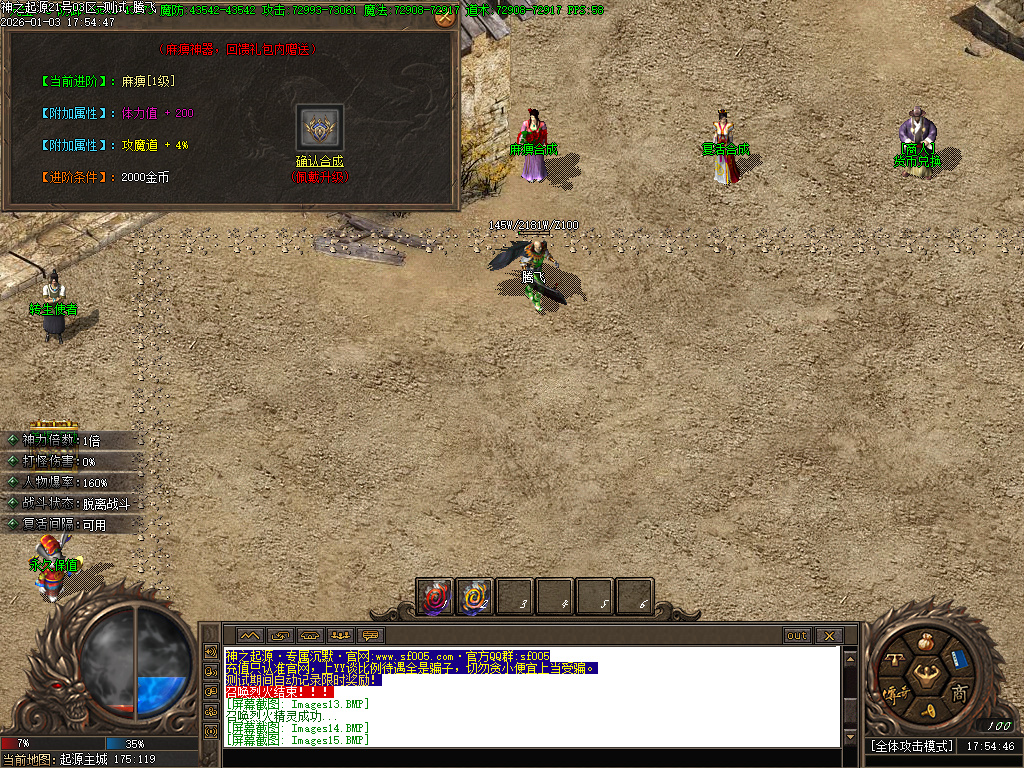Click the 'out' button on chat bar
This screenshot has height=768, width=1024.
coord(797,635)
